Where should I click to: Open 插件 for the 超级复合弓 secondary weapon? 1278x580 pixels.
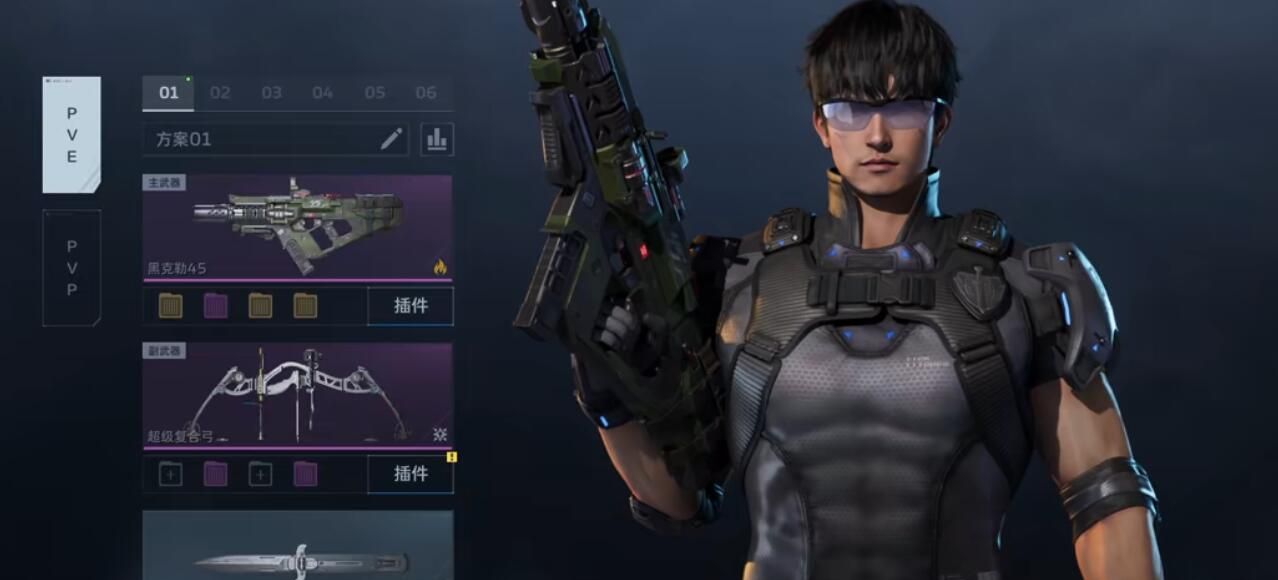410,474
